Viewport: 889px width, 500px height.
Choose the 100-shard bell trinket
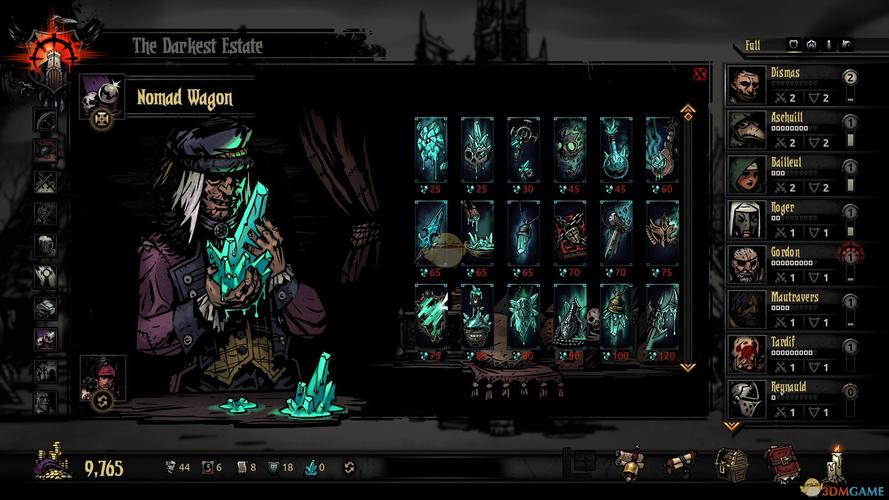(x=616, y=316)
